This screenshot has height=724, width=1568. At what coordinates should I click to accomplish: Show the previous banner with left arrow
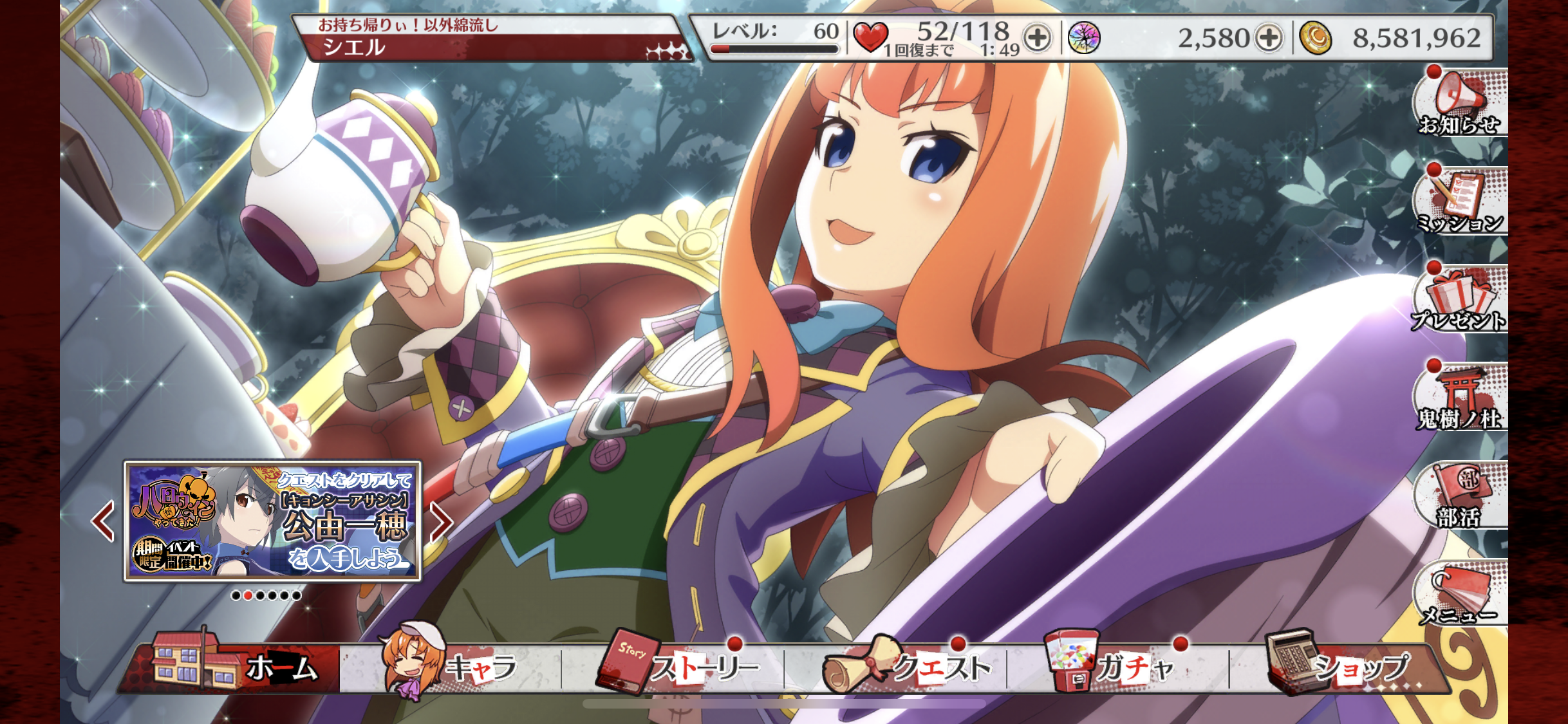[x=103, y=521]
